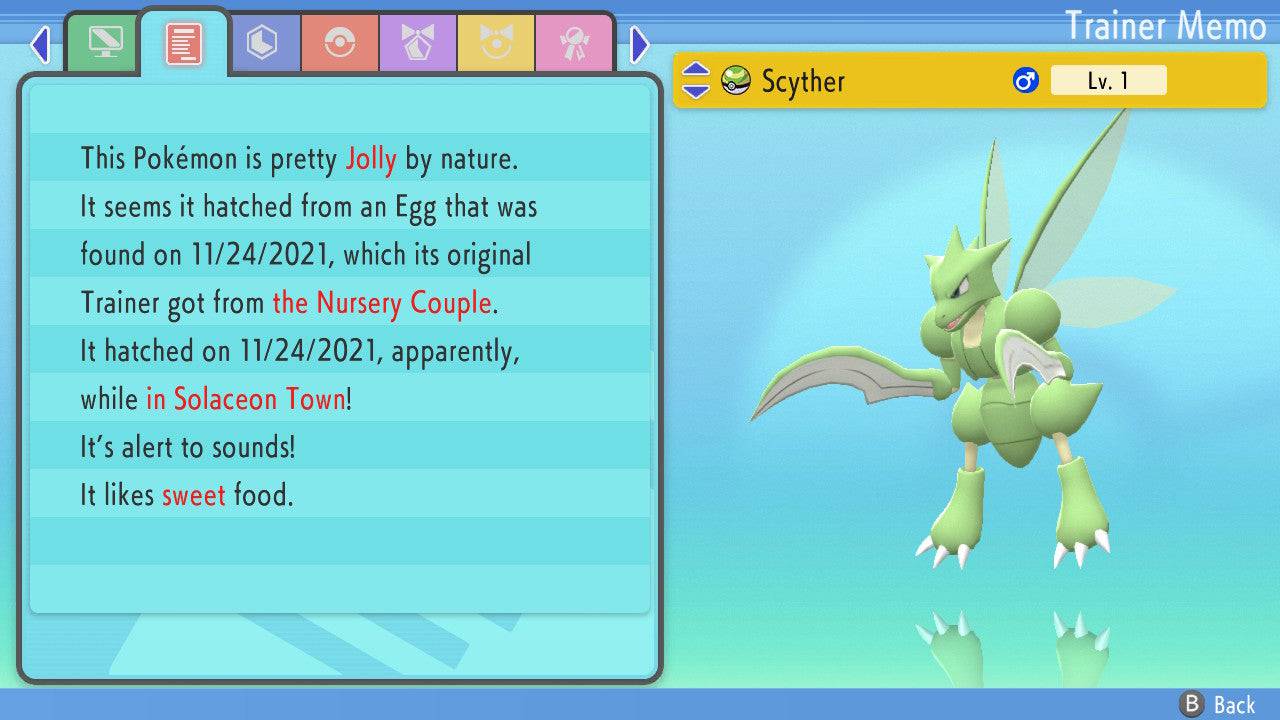1280x720 pixels.
Task: Switch to the yellow tab
Action: point(496,43)
